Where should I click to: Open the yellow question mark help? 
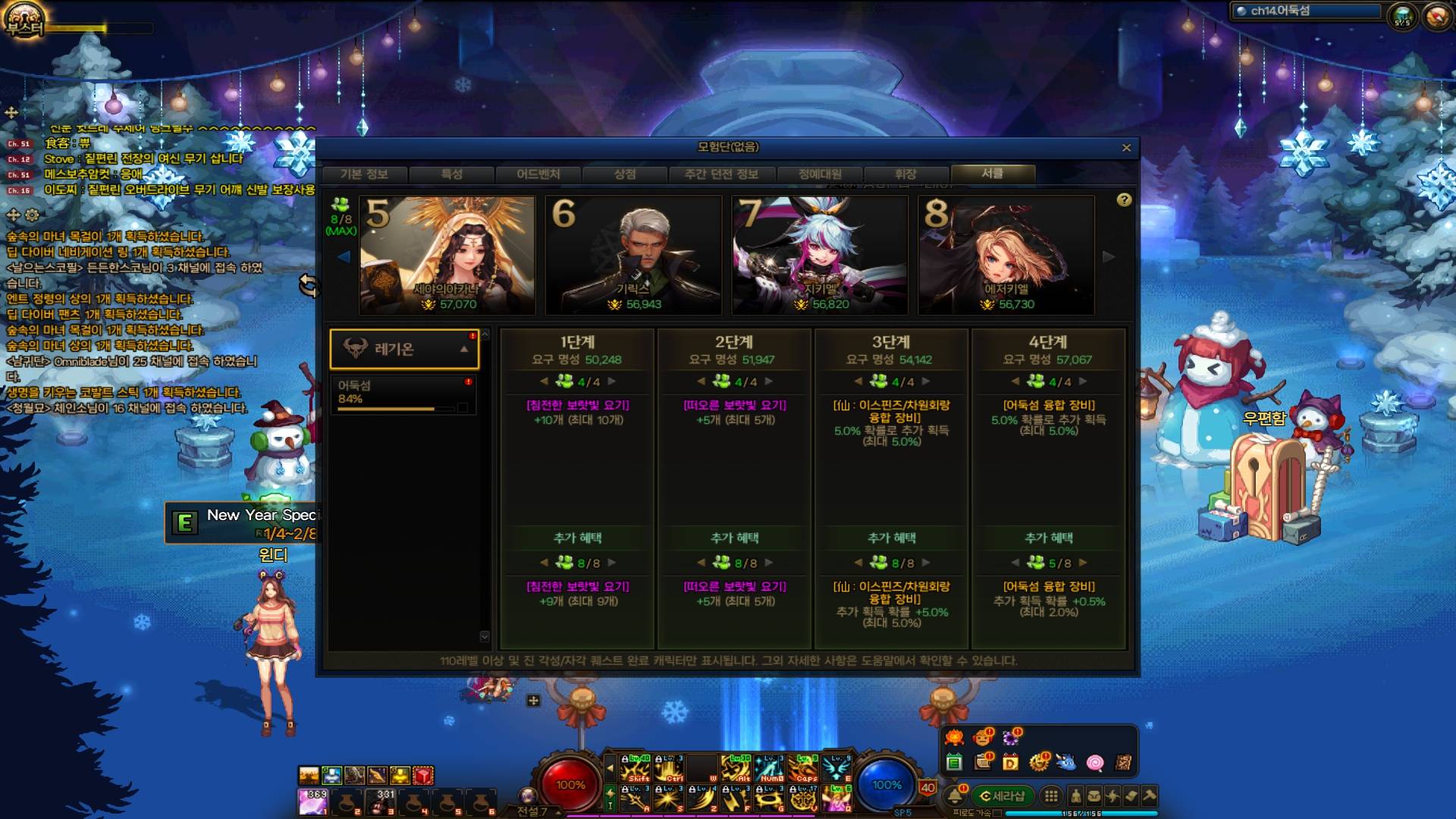(1124, 199)
